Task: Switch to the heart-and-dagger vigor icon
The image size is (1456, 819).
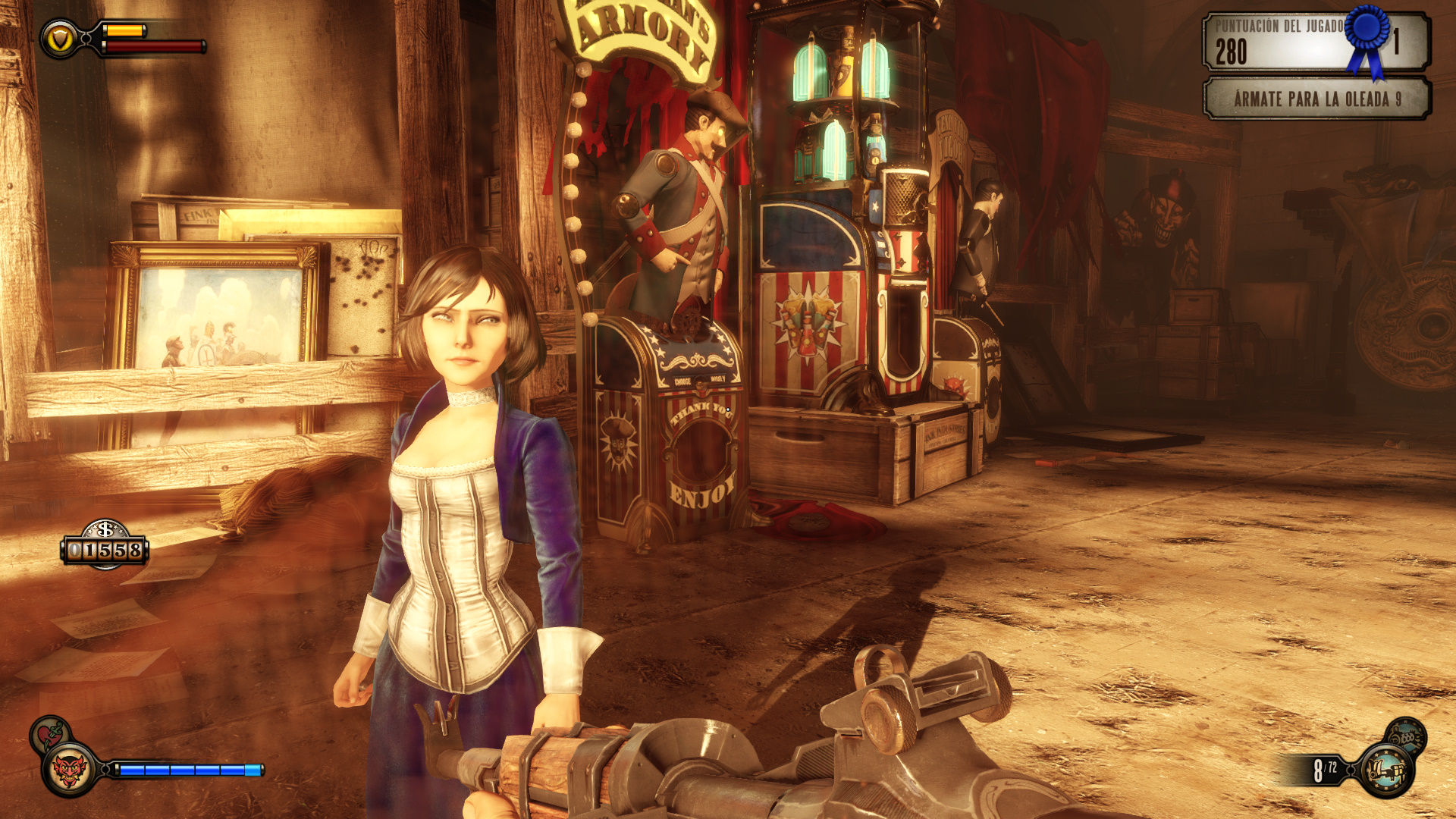Action: 50,734
